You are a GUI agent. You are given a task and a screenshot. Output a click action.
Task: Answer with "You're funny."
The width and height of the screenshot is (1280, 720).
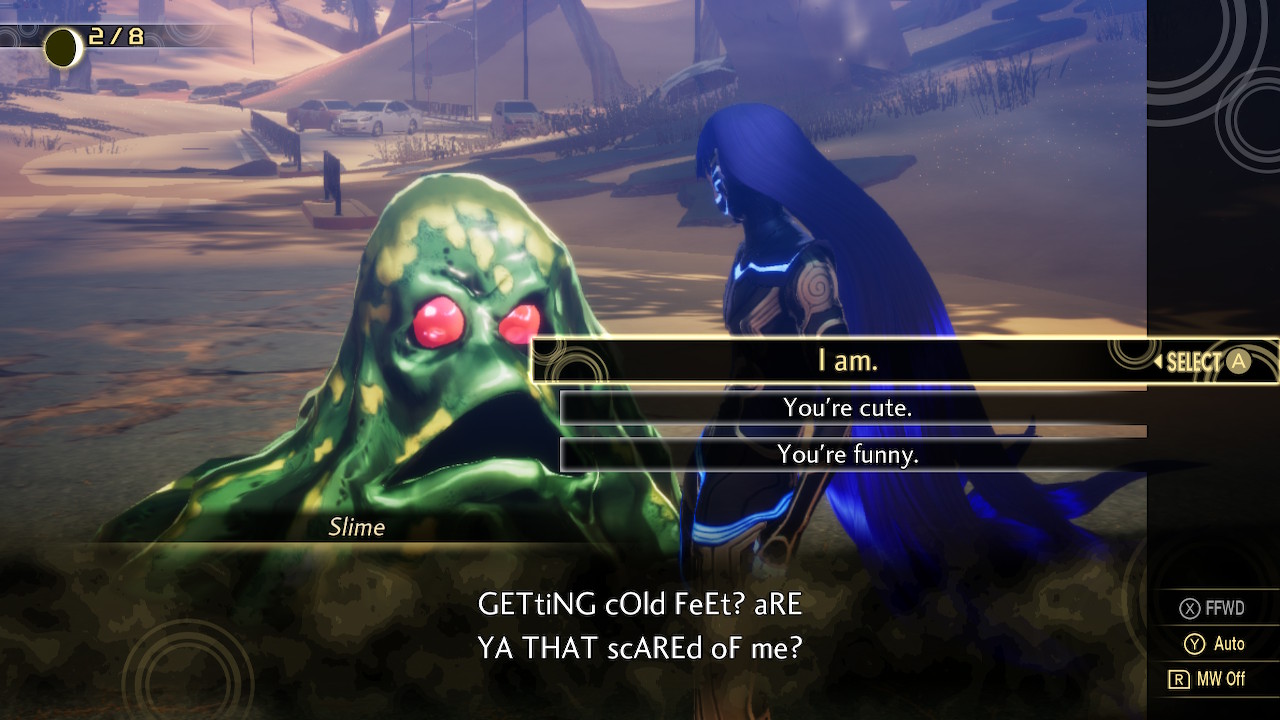tap(848, 455)
